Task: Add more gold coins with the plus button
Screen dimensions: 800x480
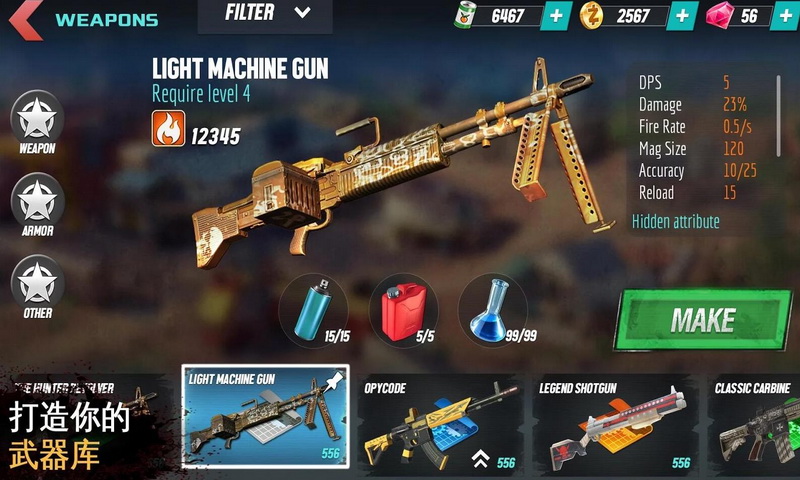Action: coord(683,16)
